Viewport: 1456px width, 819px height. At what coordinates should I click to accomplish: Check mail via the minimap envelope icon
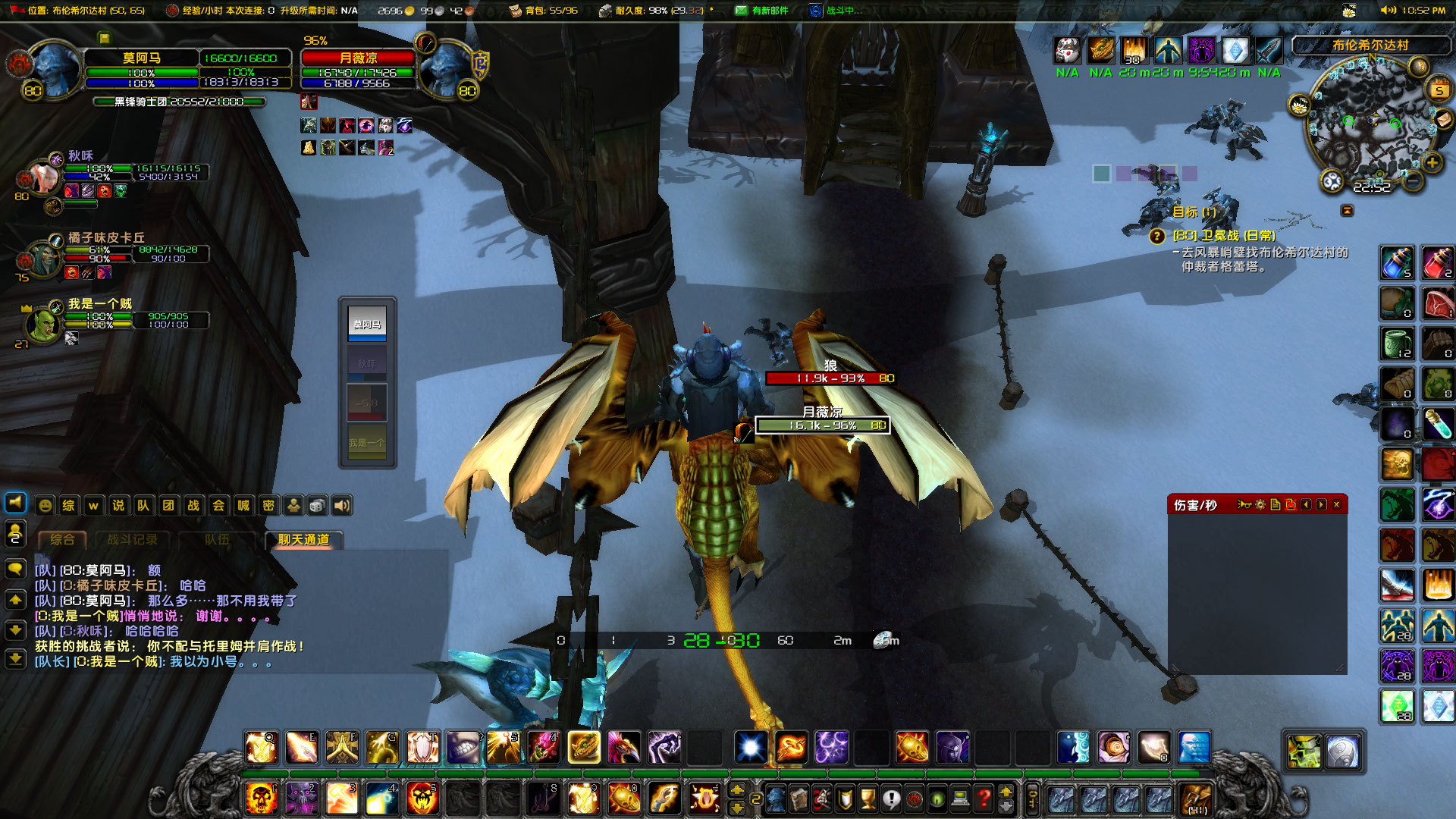coord(1445,119)
